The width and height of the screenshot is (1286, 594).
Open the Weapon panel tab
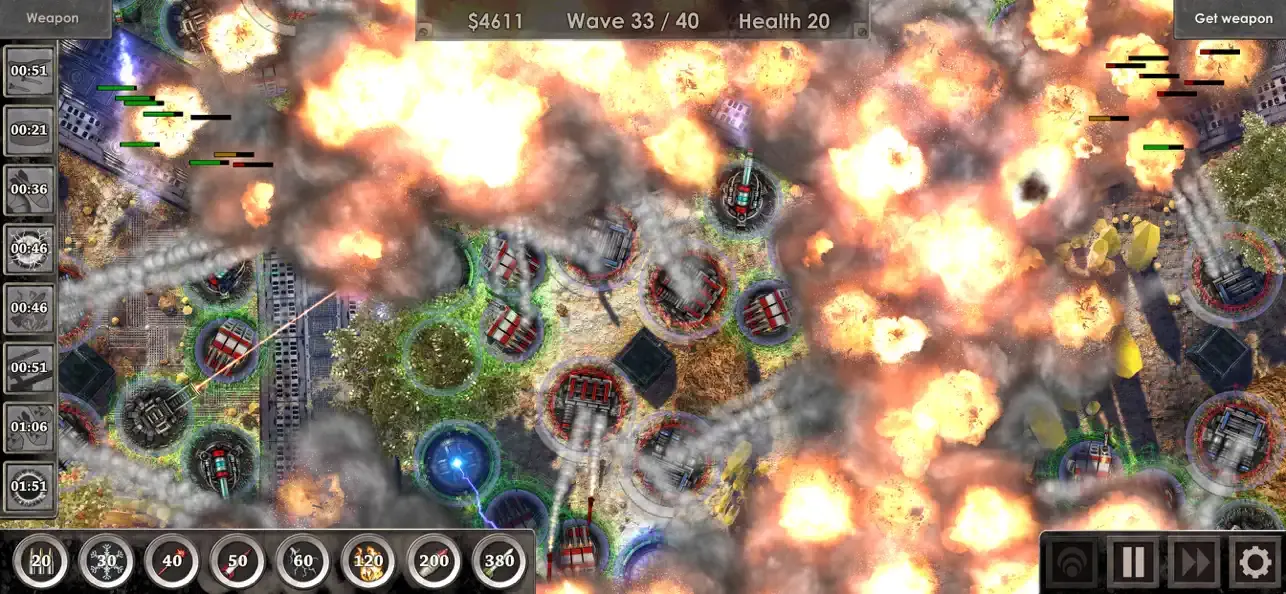tap(52, 18)
